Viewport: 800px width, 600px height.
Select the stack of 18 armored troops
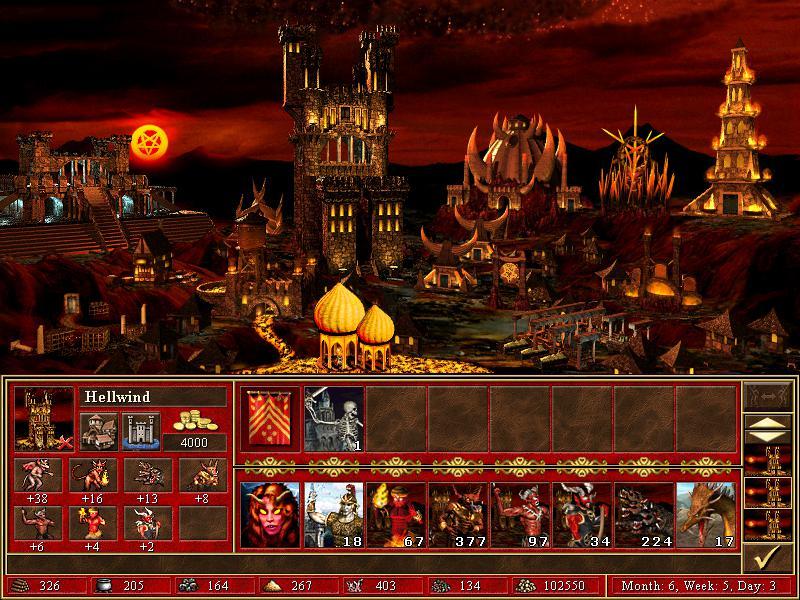pos(334,515)
